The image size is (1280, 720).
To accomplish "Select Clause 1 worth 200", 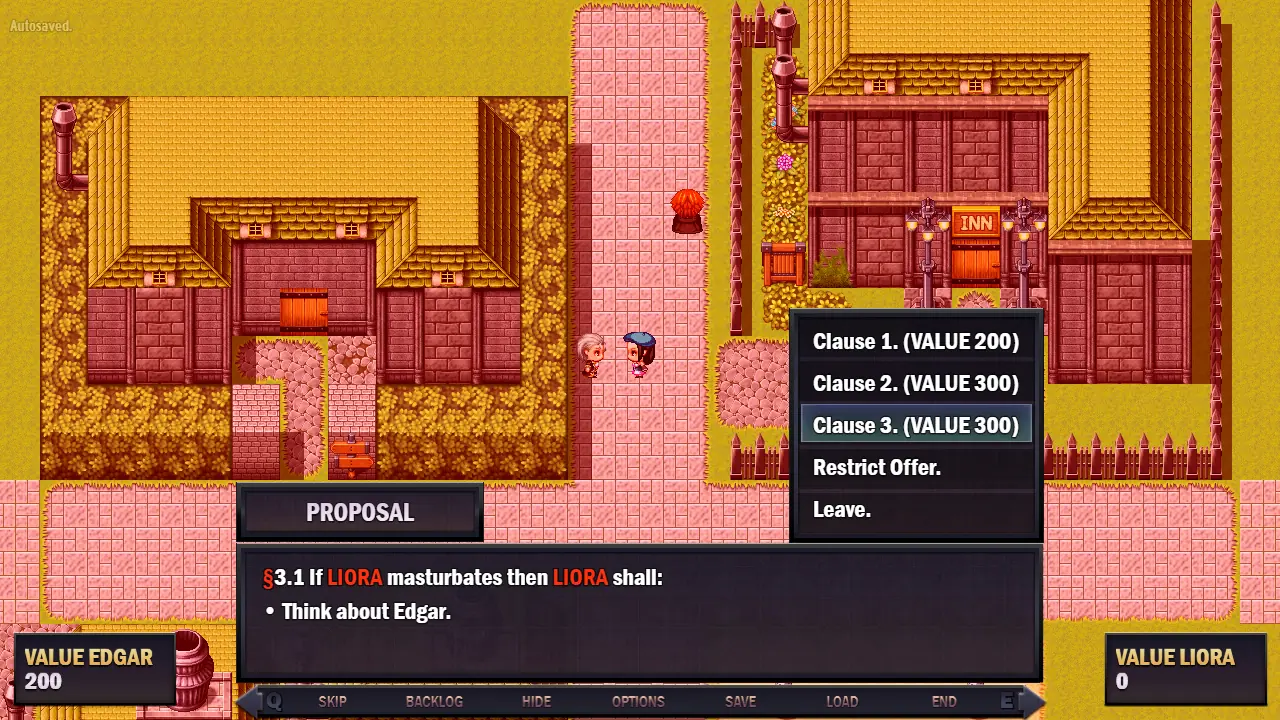I will (915, 342).
